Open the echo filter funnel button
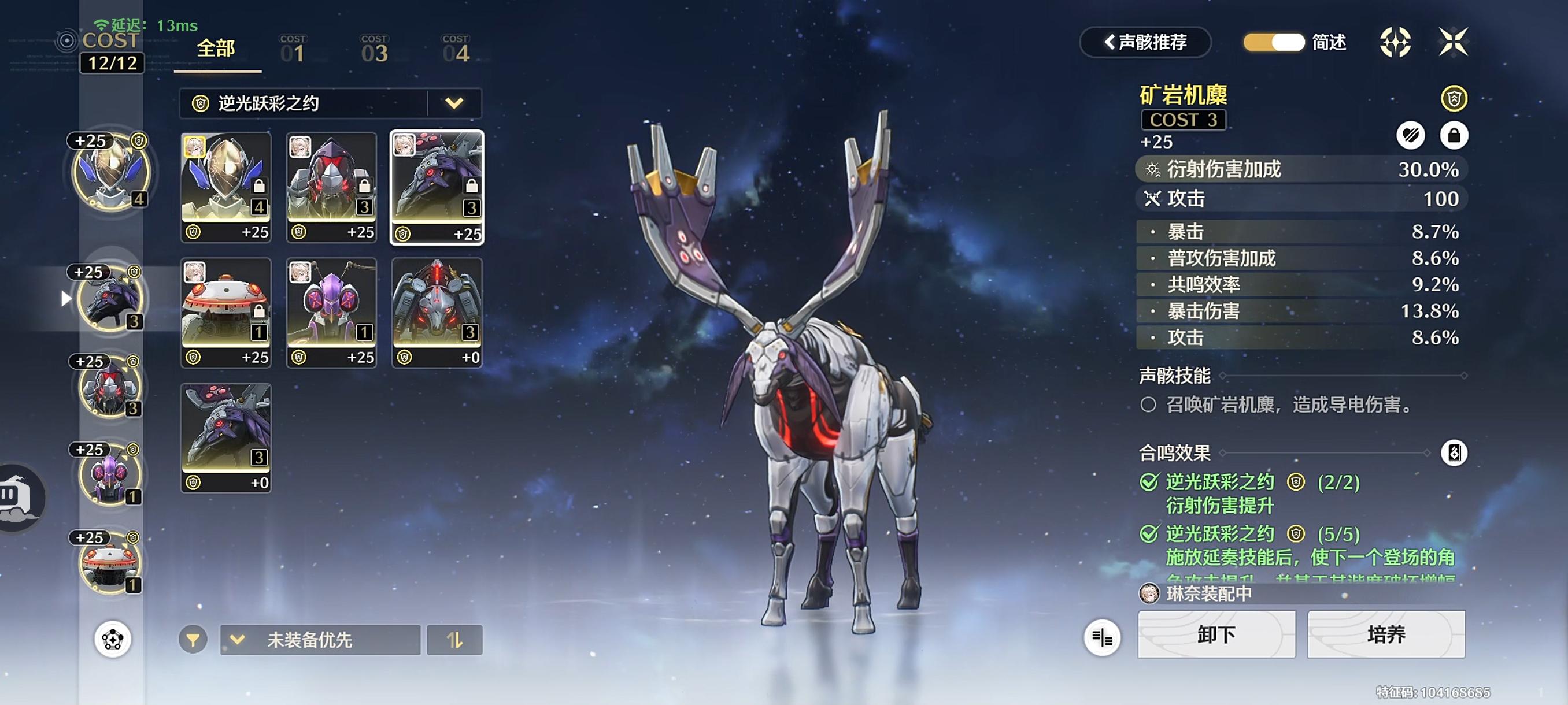Screen dimensions: 1568x705 coord(193,639)
